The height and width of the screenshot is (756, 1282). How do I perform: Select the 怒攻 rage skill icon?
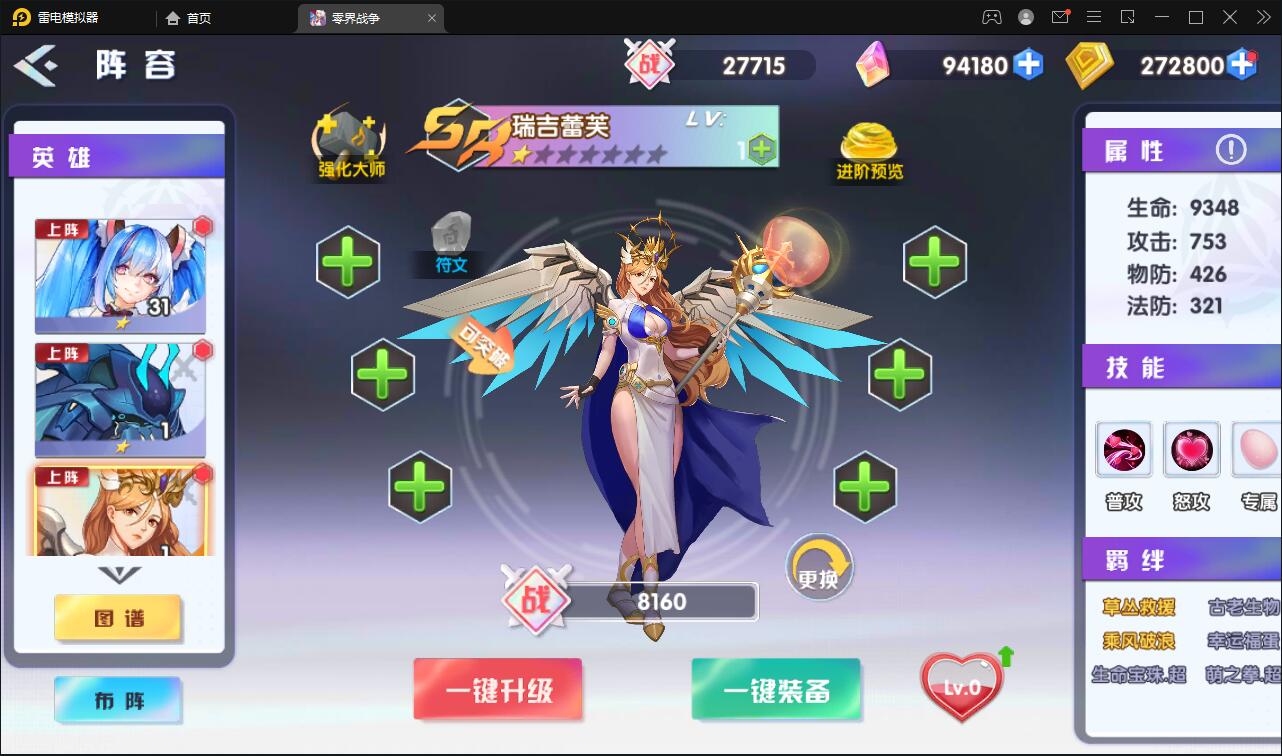point(1192,450)
